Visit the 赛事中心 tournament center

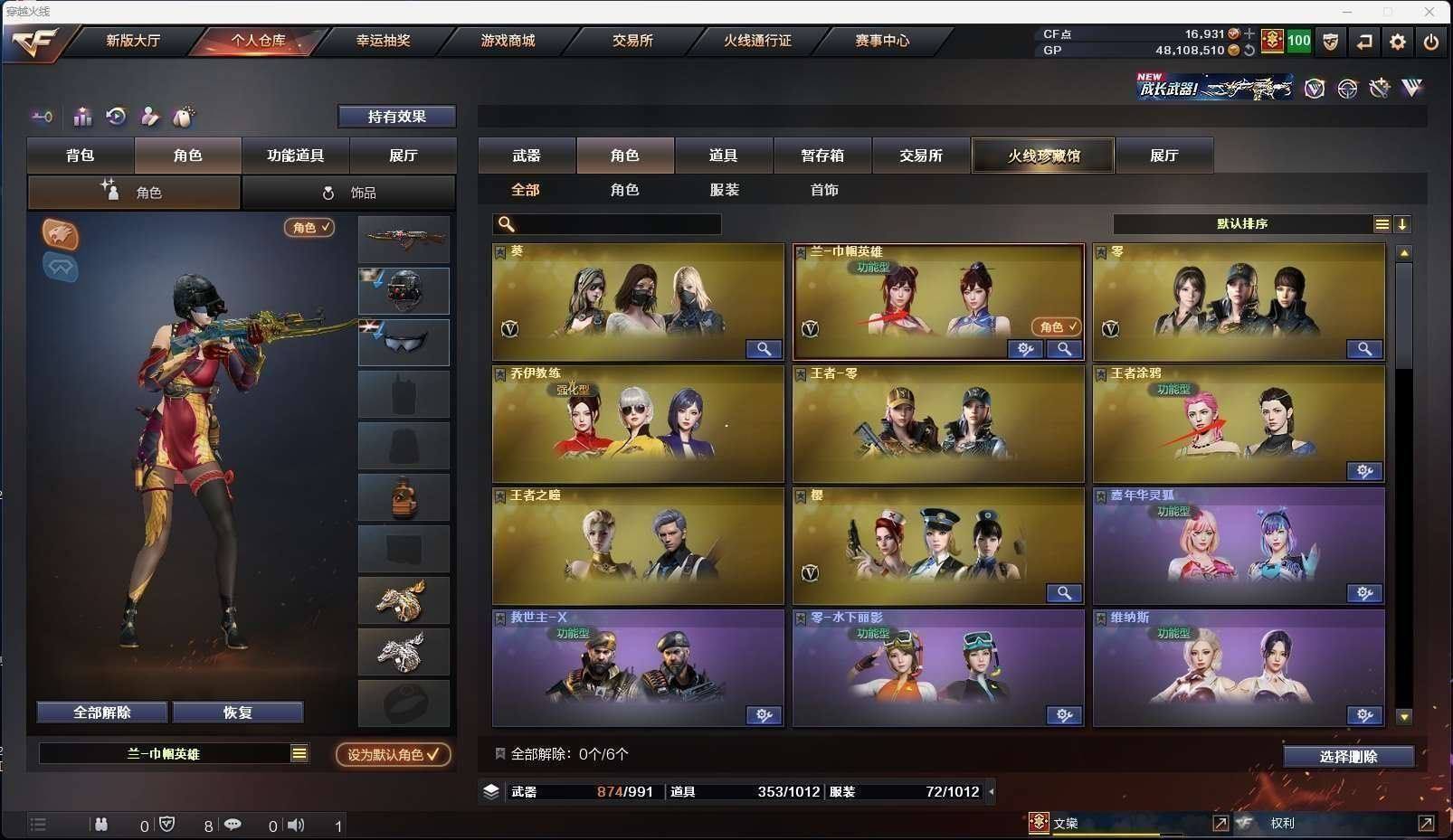click(882, 41)
